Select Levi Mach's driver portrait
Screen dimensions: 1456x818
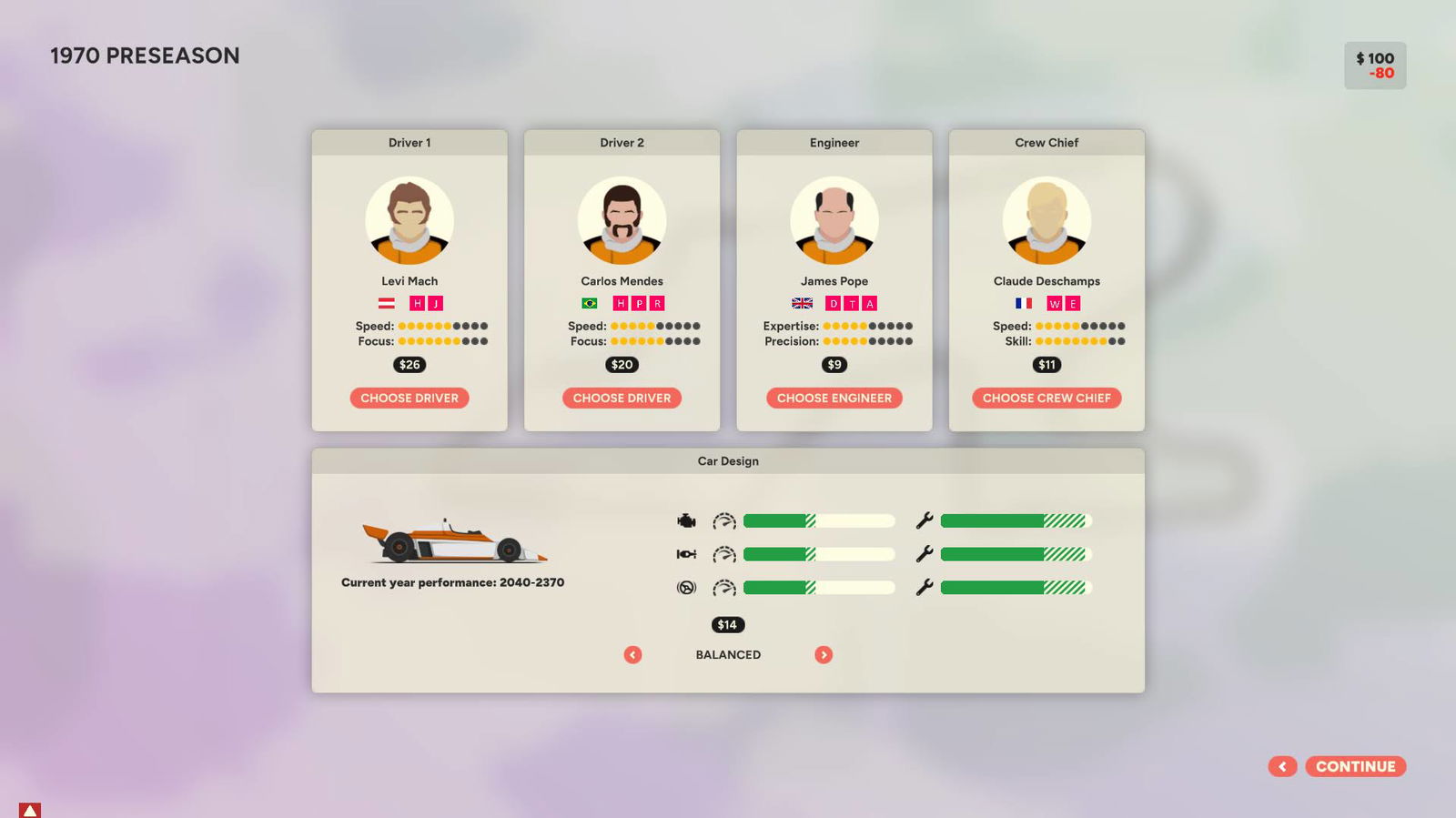click(409, 220)
